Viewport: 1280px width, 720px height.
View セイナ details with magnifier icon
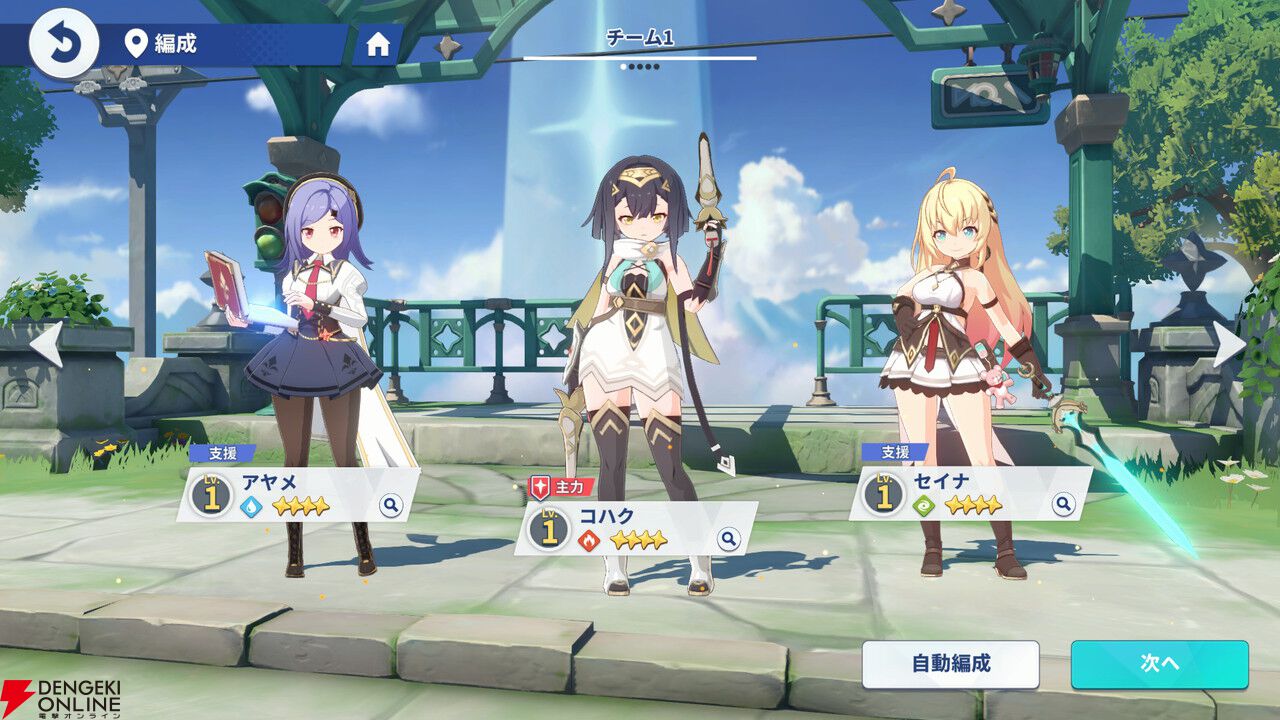tap(1064, 505)
